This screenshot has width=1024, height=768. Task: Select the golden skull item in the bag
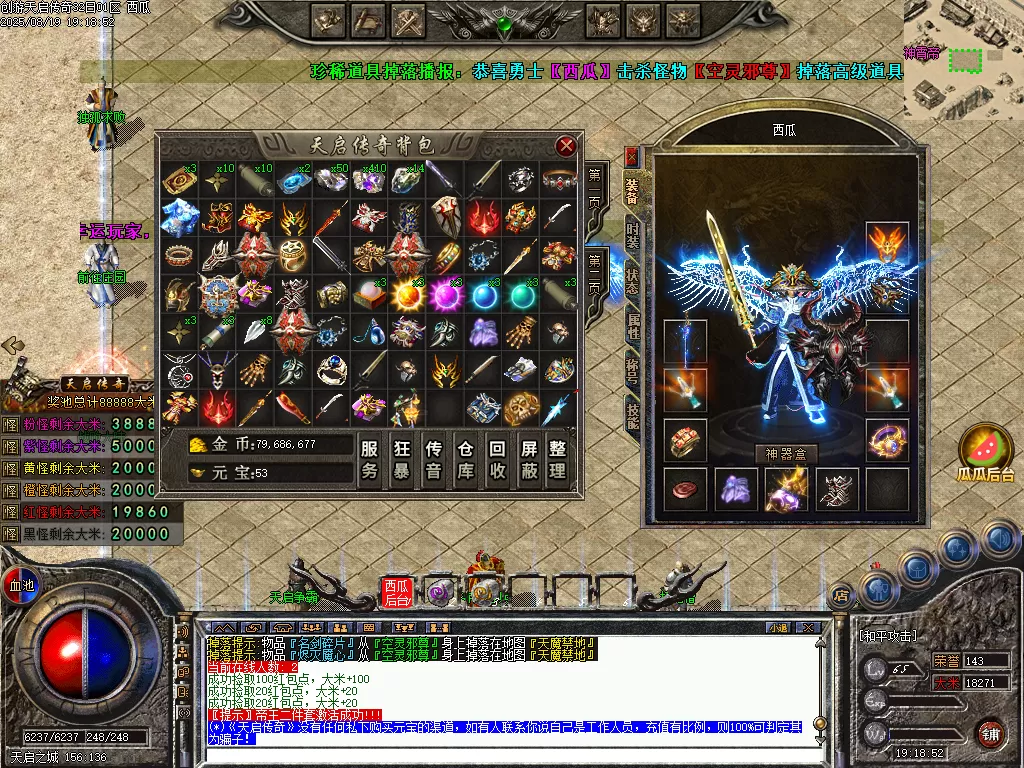point(521,407)
